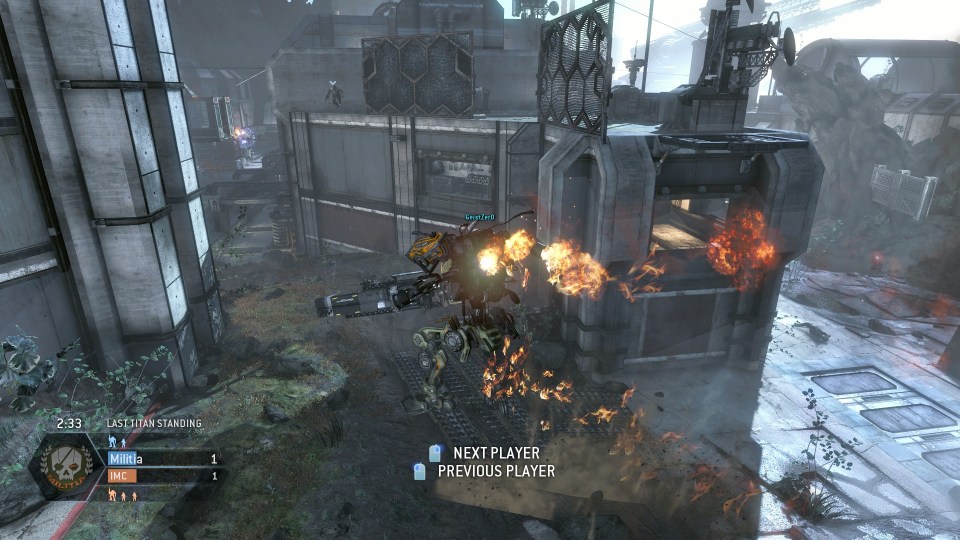Image resolution: width=960 pixels, height=540 pixels.
Task: Select the IMC team score row
Action: (162, 476)
